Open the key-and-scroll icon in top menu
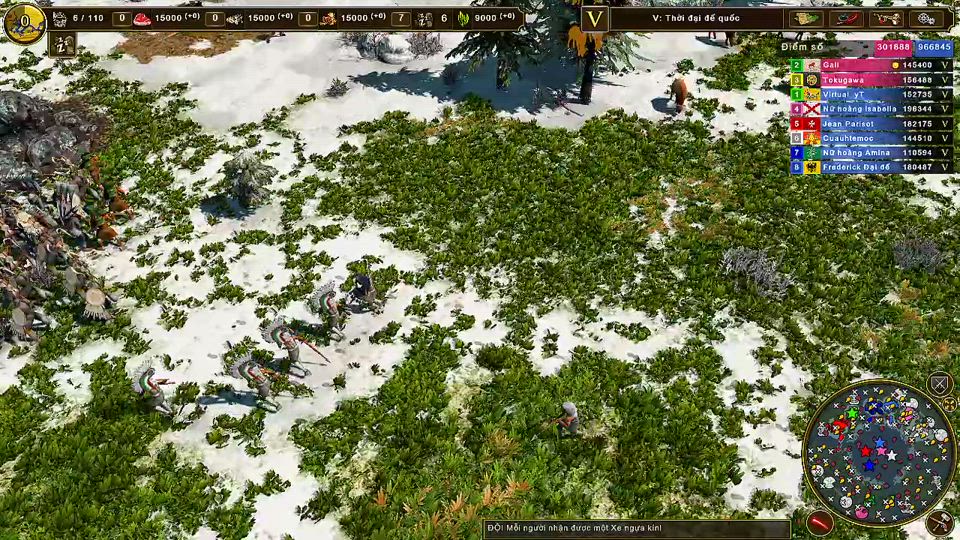 (x=886, y=19)
